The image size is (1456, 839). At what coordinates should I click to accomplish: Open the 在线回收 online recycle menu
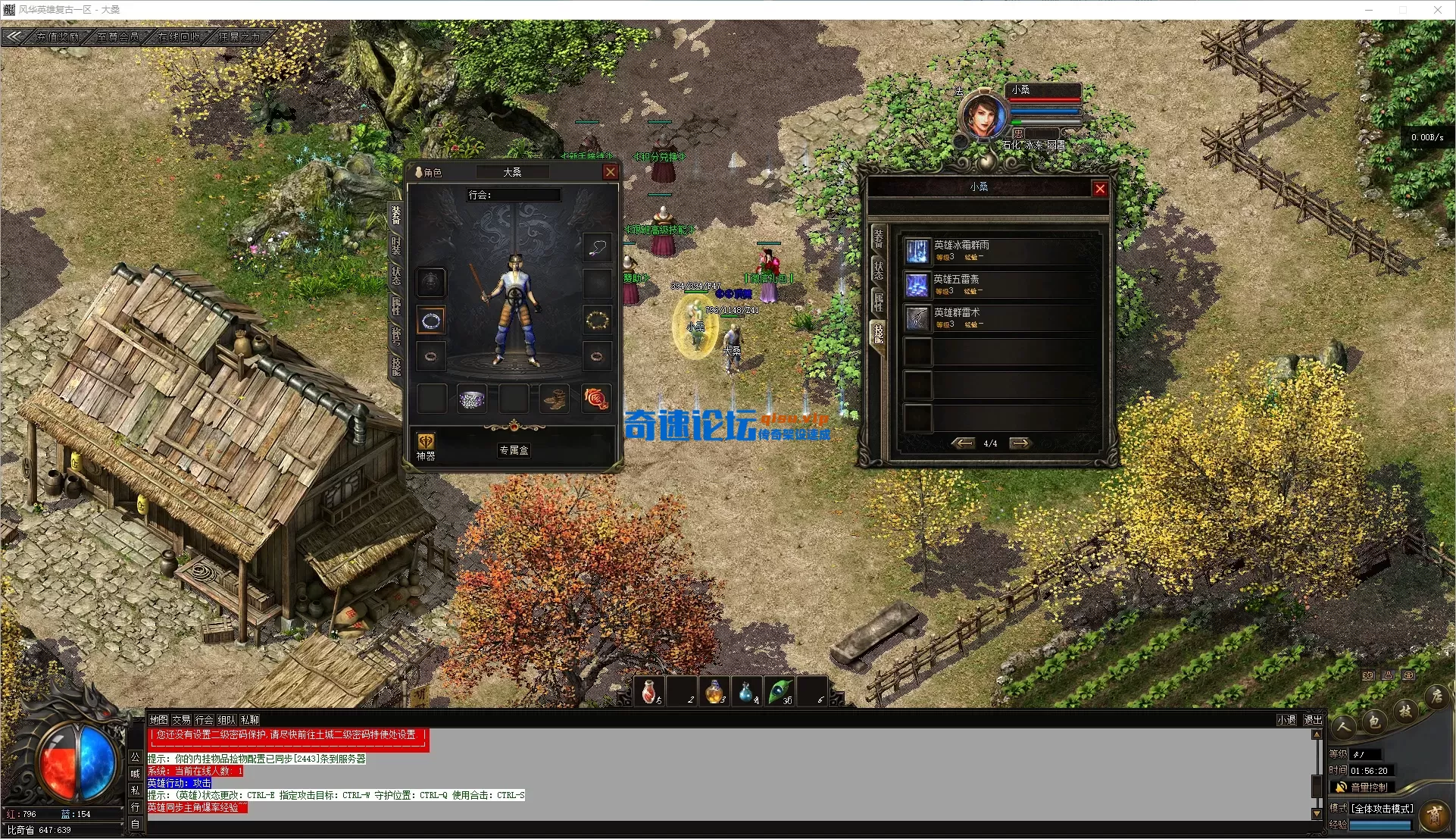pyautogui.click(x=179, y=36)
